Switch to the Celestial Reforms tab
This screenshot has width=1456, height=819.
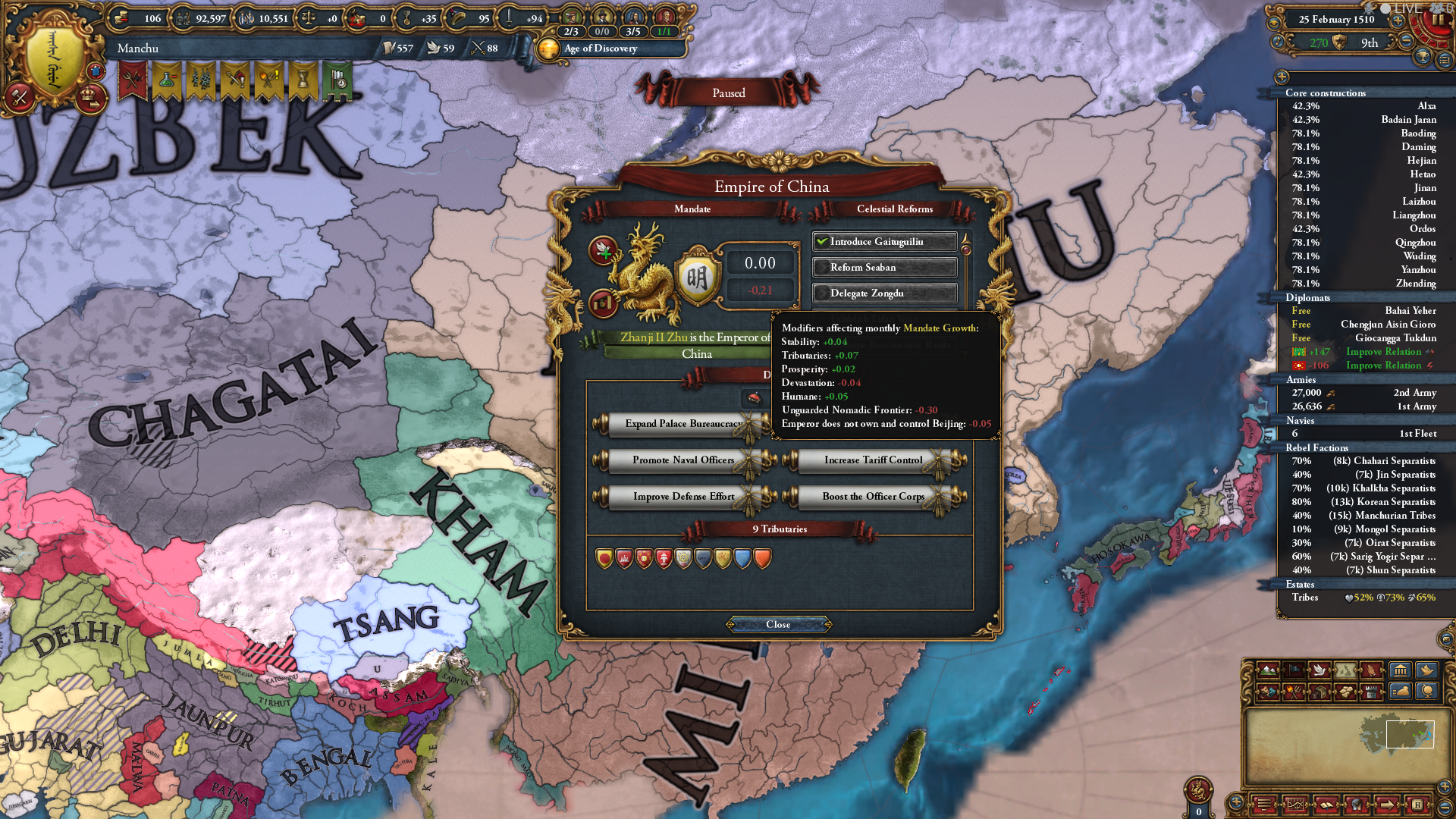click(x=897, y=209)
